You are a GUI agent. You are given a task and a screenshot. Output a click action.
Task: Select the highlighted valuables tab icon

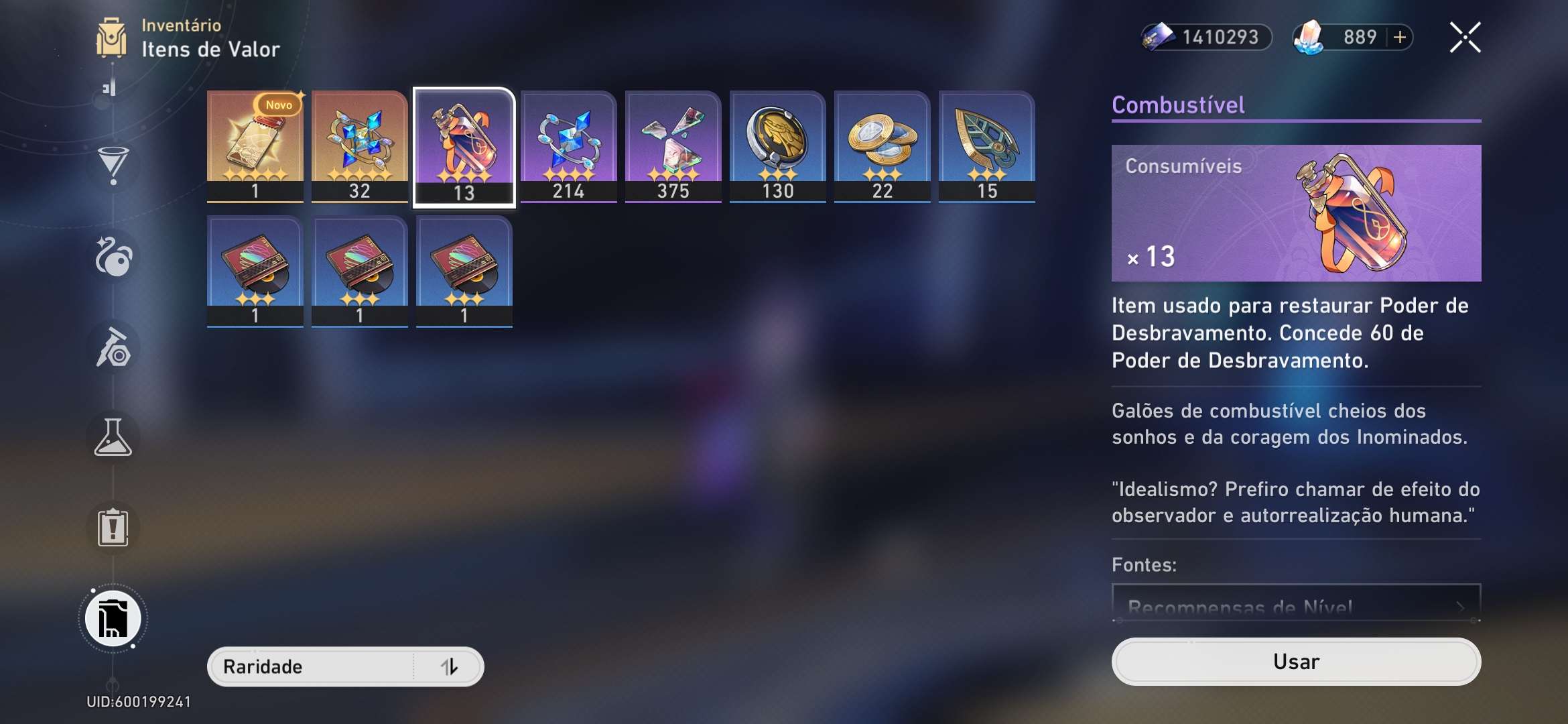[113, 619]
